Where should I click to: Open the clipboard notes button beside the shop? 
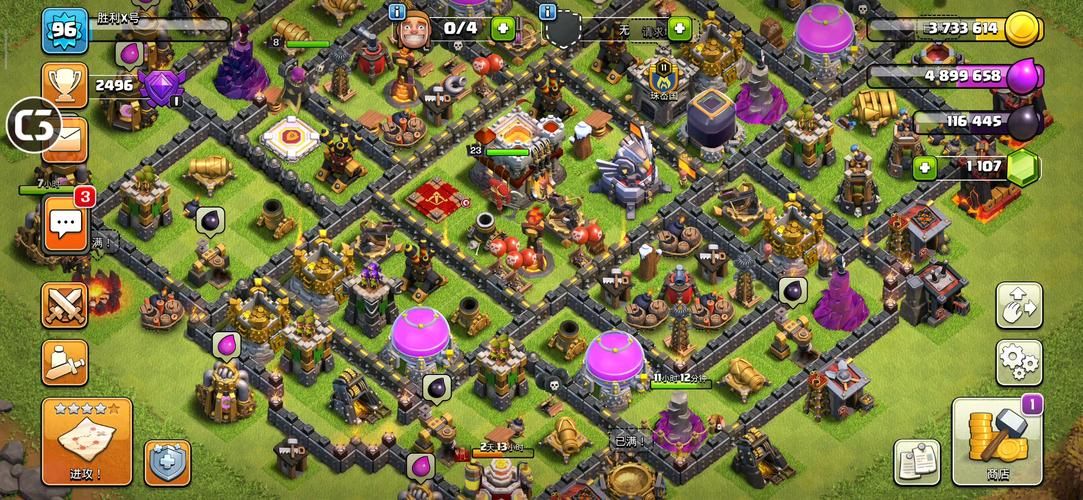tap(916, 463)
